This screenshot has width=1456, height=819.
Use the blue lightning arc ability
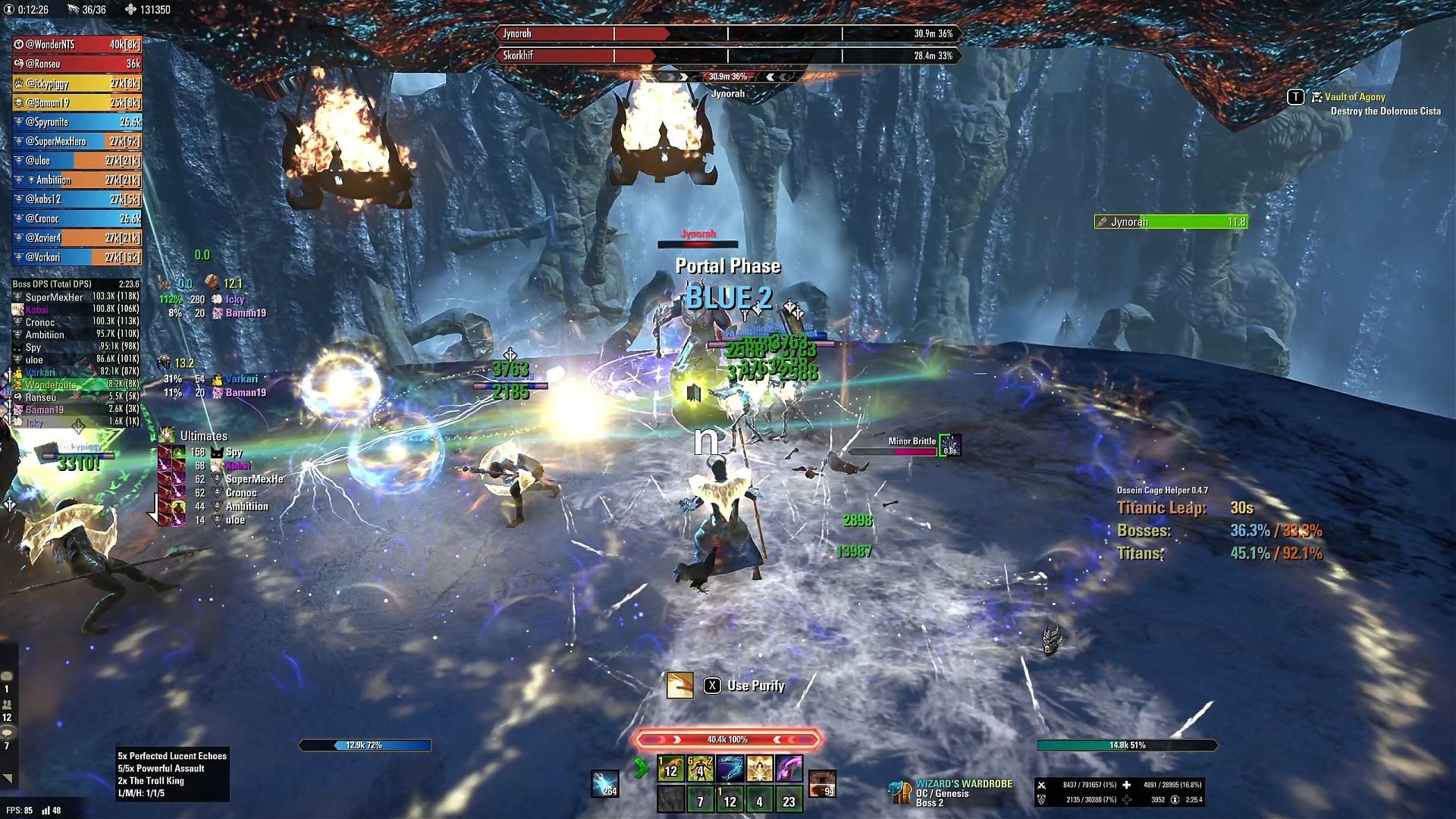click(730, 769)
